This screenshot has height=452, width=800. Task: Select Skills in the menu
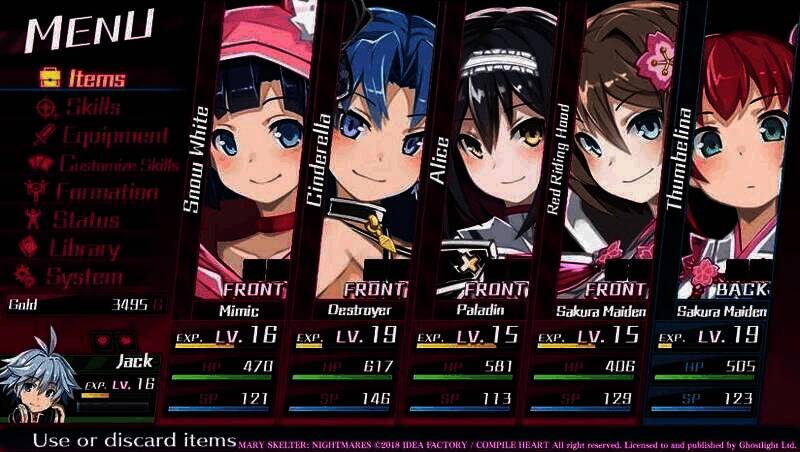[80, 107]
